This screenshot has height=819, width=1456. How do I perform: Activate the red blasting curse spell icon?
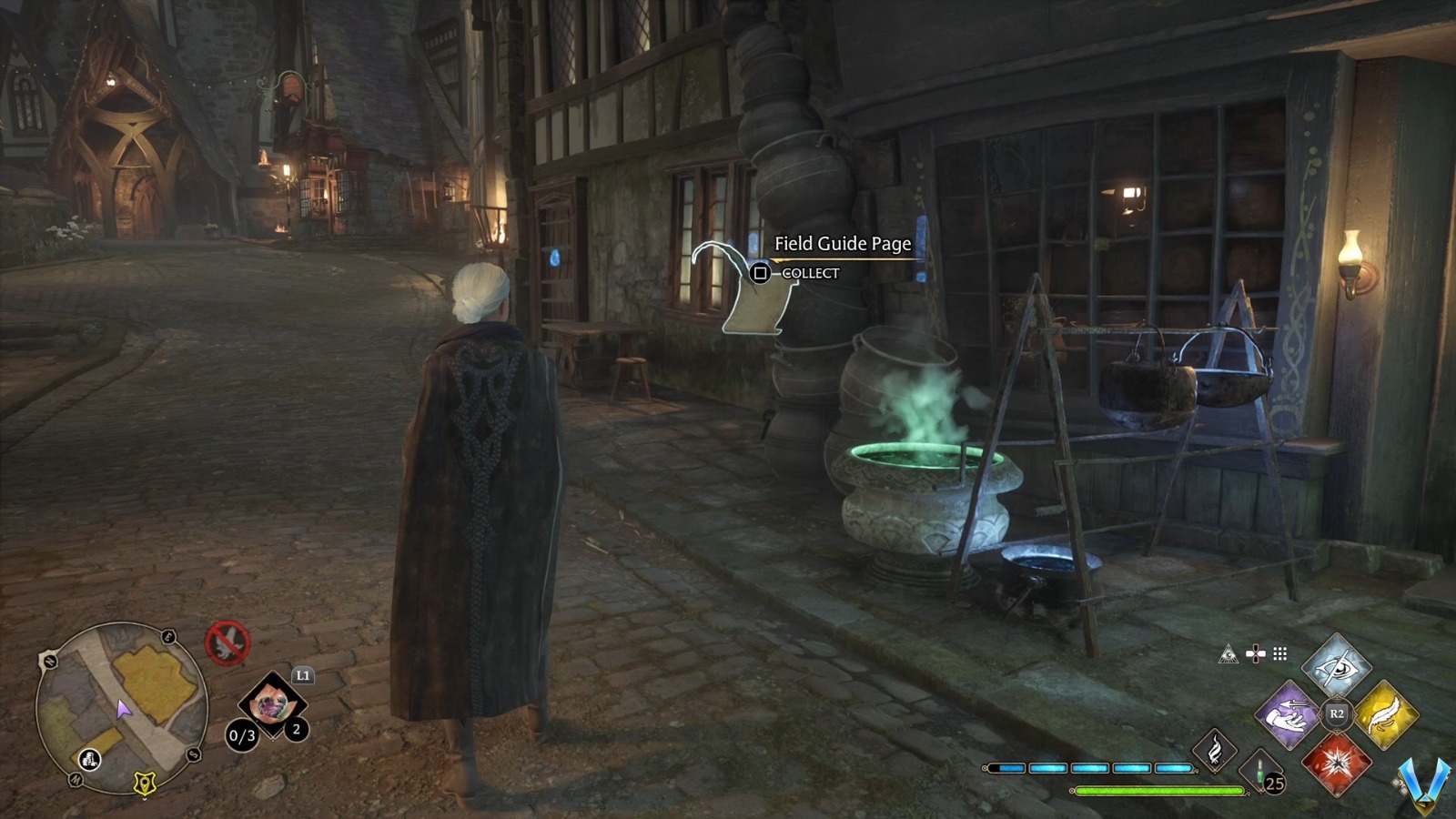tap(1338, 766)
